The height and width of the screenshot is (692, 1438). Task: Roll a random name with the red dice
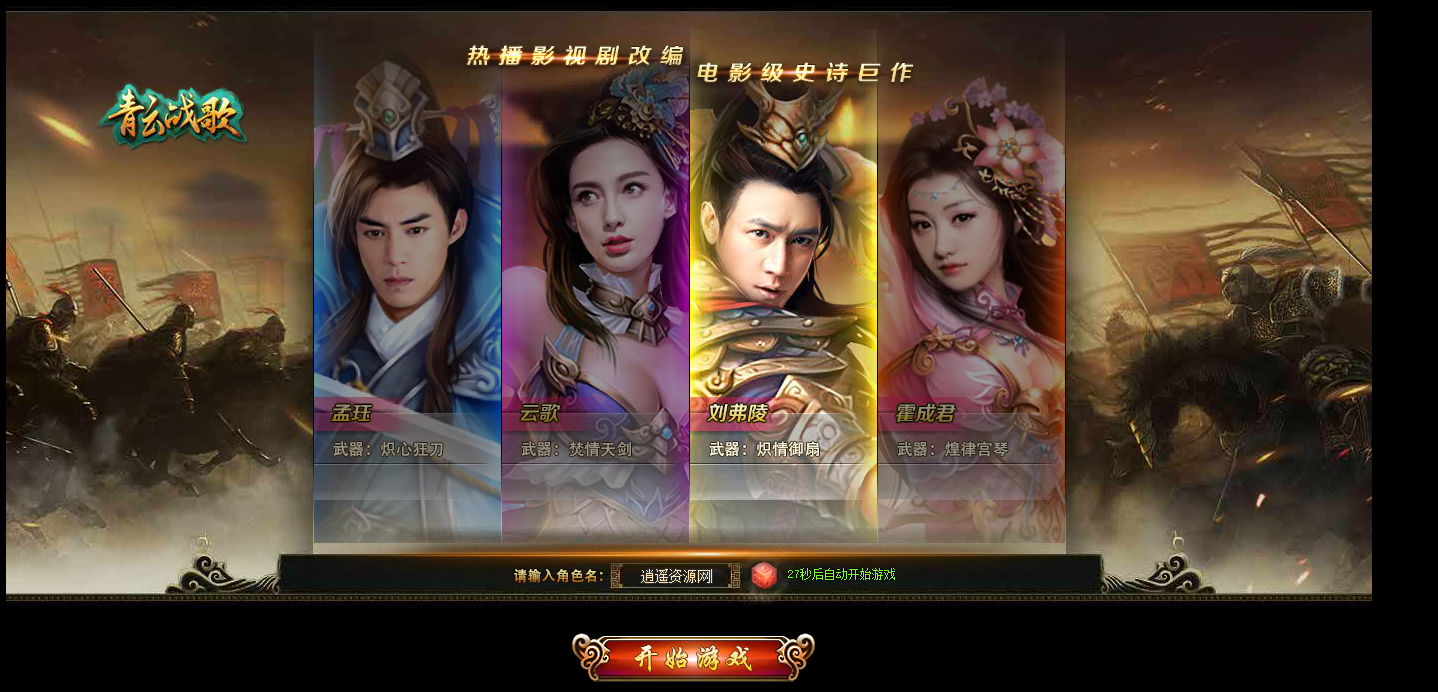[x=764, y=575]
